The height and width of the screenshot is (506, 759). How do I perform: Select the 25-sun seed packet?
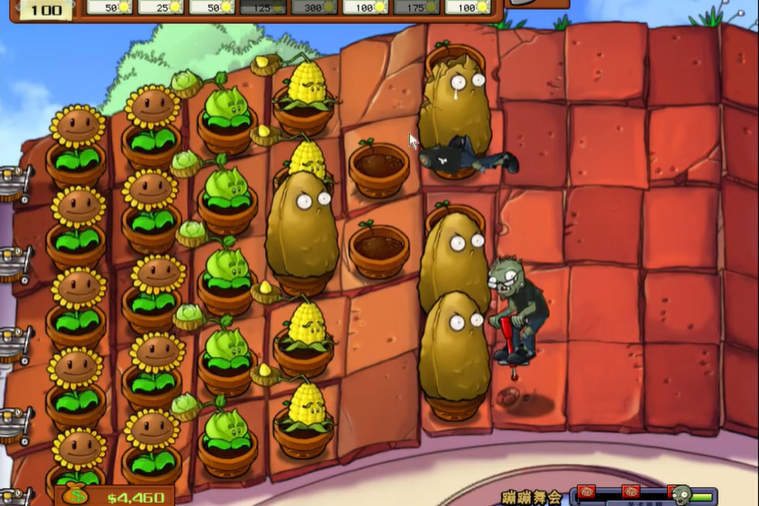point(160,7)
